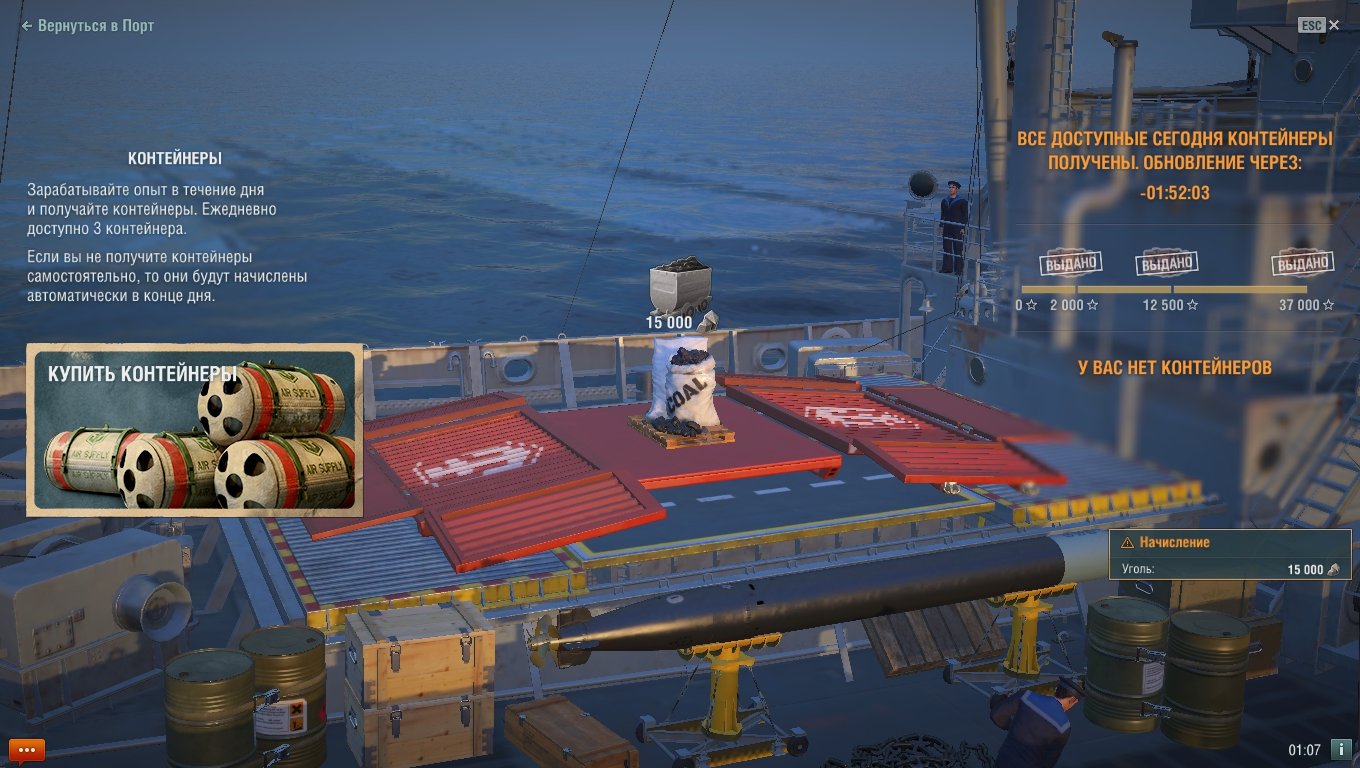Open the Buy Containers offer
Image resolution: width=1360 pixels, height=768 pixels.
194,430
